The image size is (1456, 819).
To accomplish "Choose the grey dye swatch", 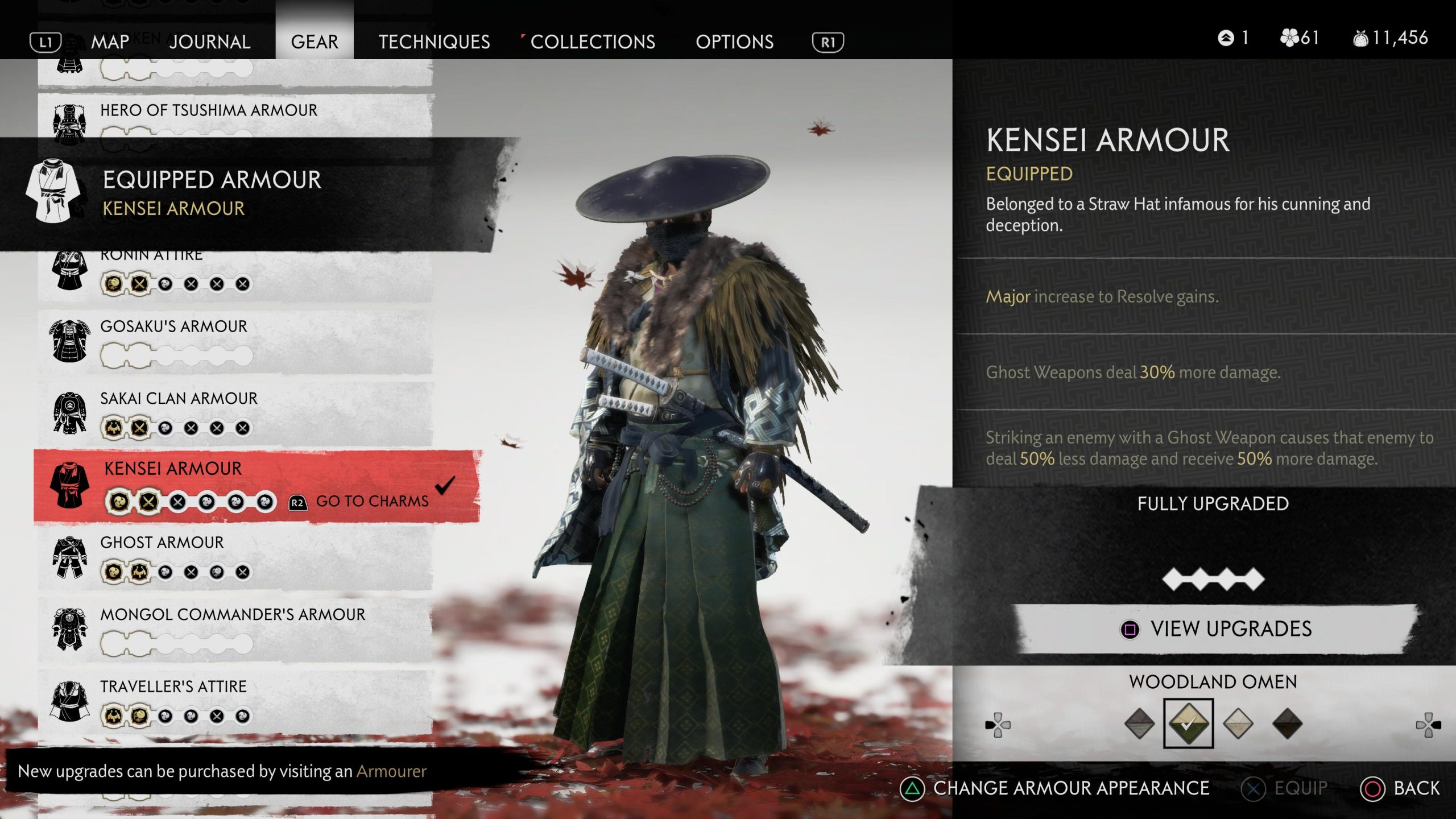I will [1139, 723].
